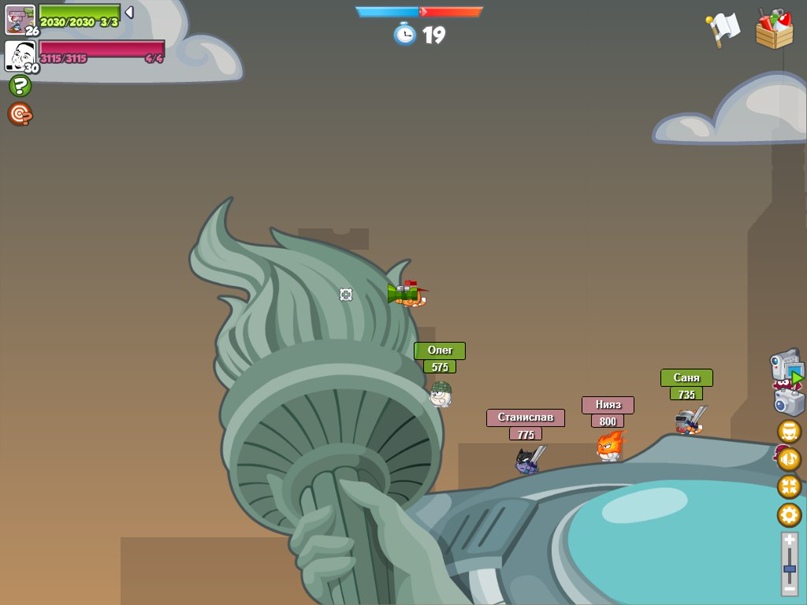Open settings with the gear button
807x605 pixels.
789,515
